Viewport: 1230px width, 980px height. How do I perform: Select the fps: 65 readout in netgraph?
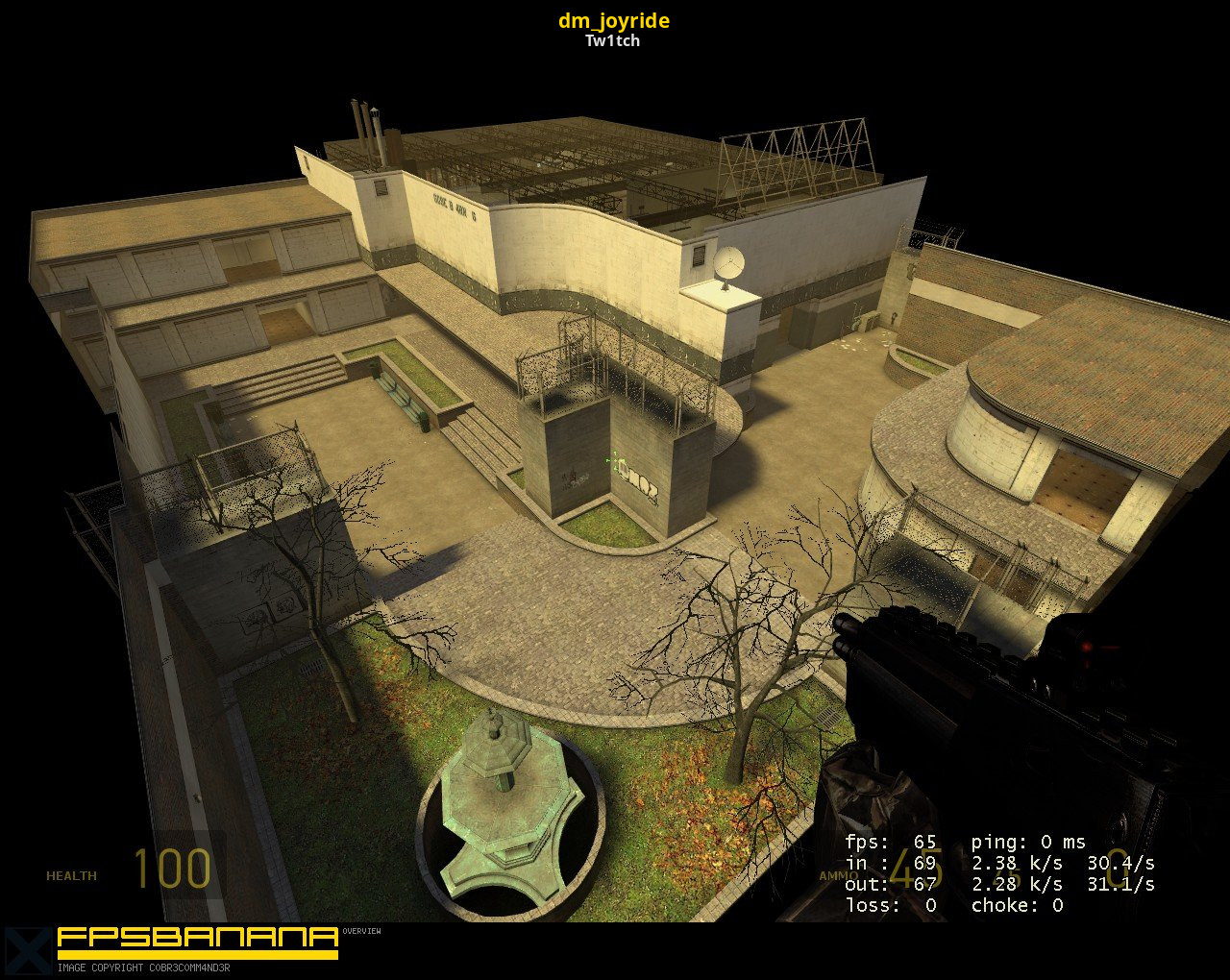click(891, 842)
